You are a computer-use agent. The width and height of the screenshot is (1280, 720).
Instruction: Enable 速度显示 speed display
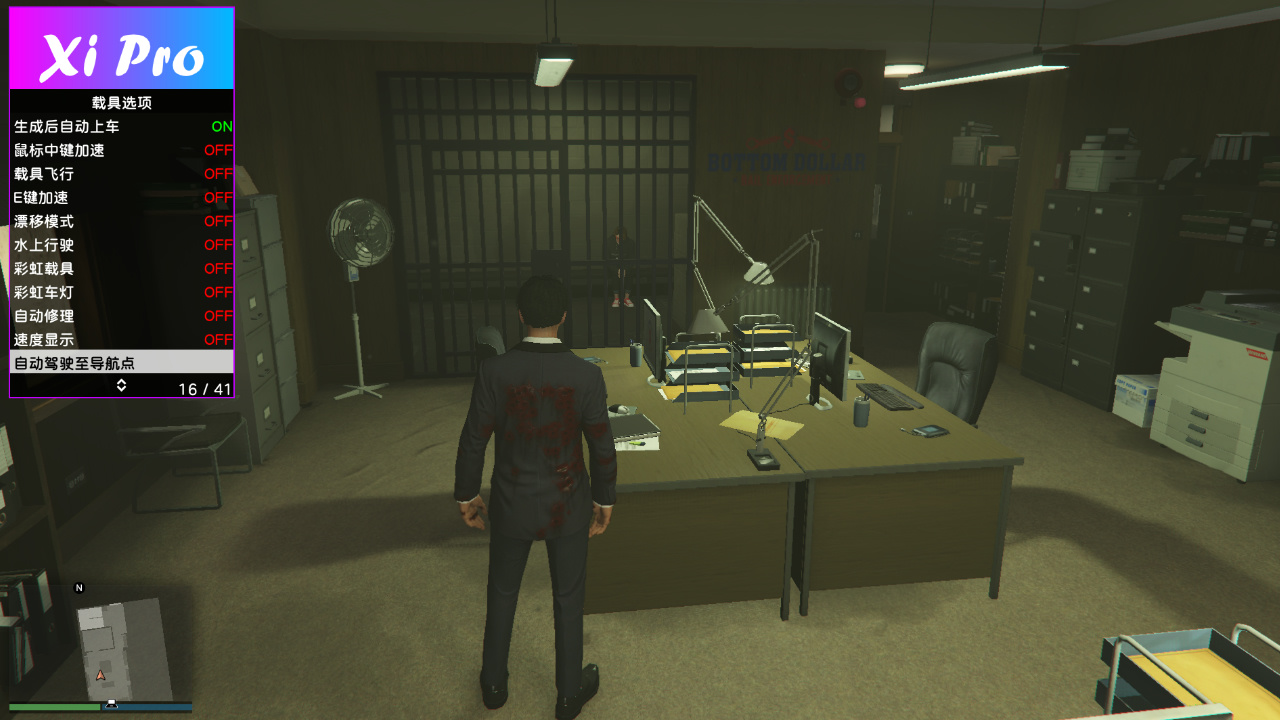(x=121, y=340)
